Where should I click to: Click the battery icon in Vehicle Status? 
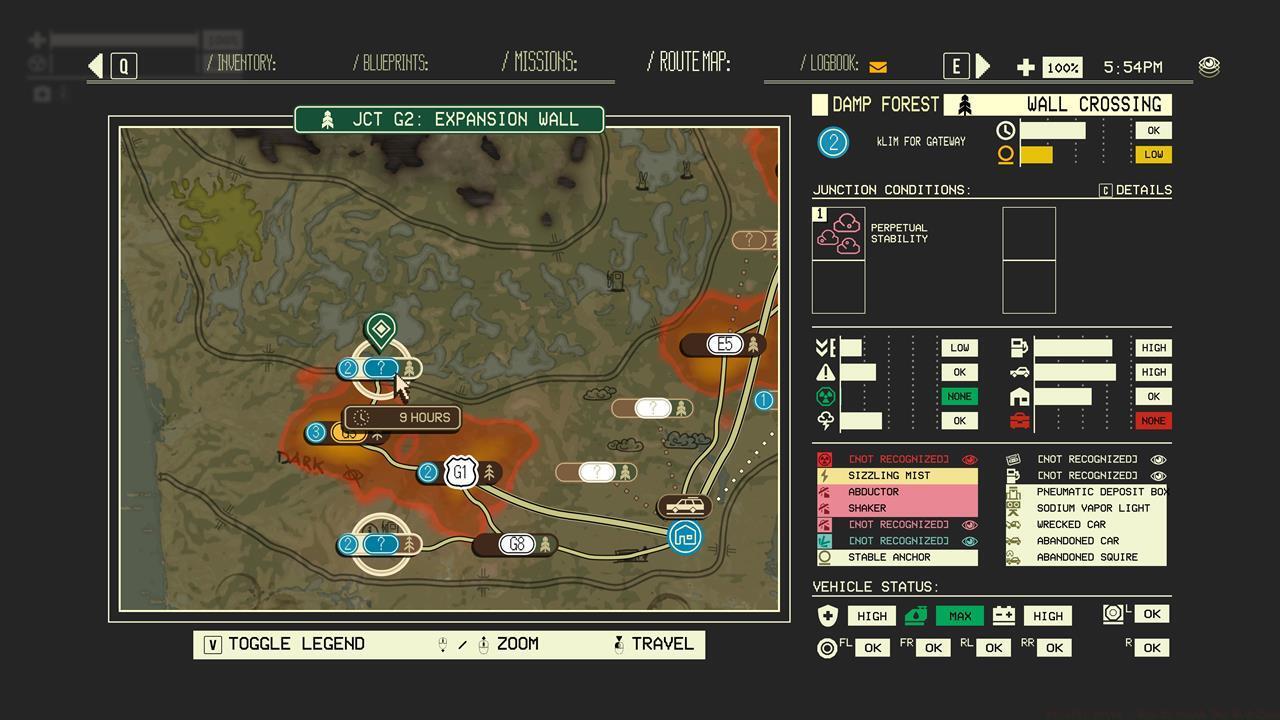[1002, 616]
